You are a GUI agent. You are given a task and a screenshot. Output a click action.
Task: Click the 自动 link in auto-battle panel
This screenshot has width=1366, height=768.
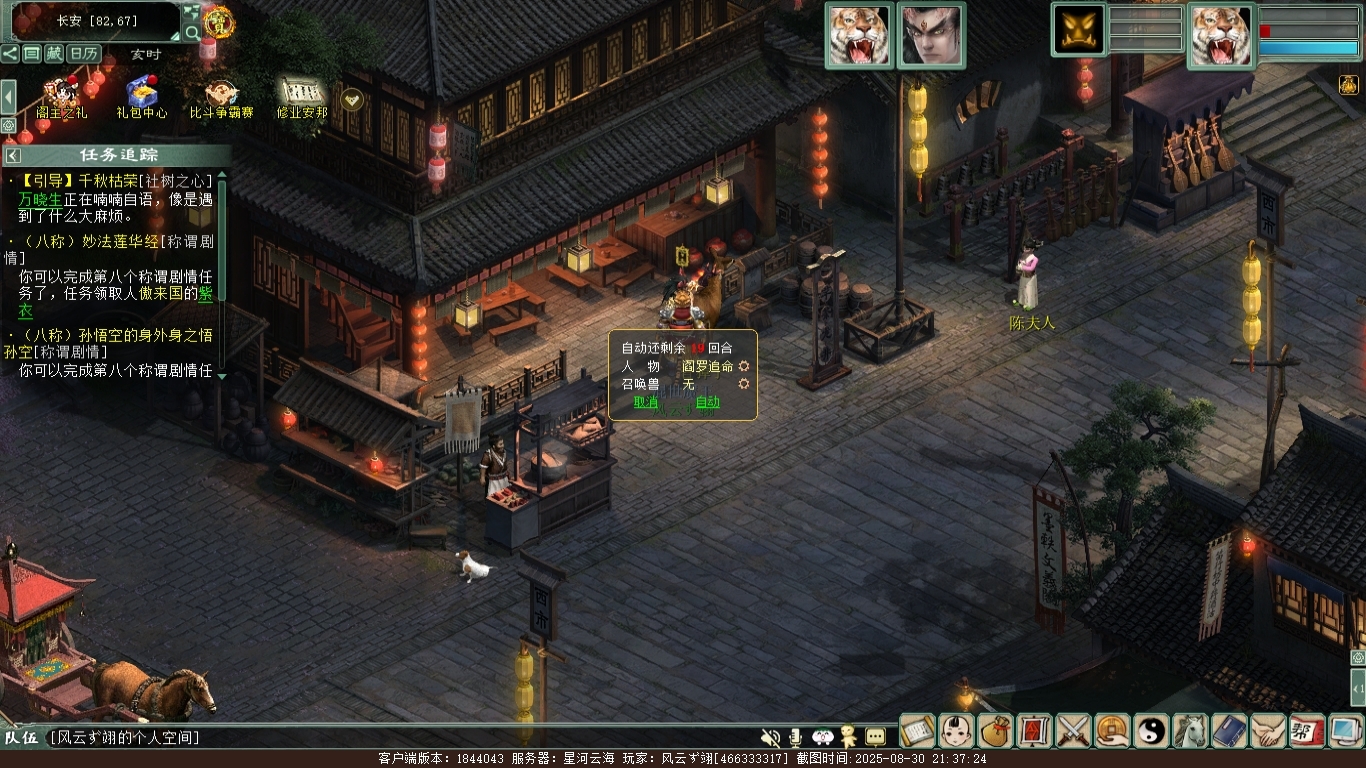pyautogui.click(x=707, y=402)
